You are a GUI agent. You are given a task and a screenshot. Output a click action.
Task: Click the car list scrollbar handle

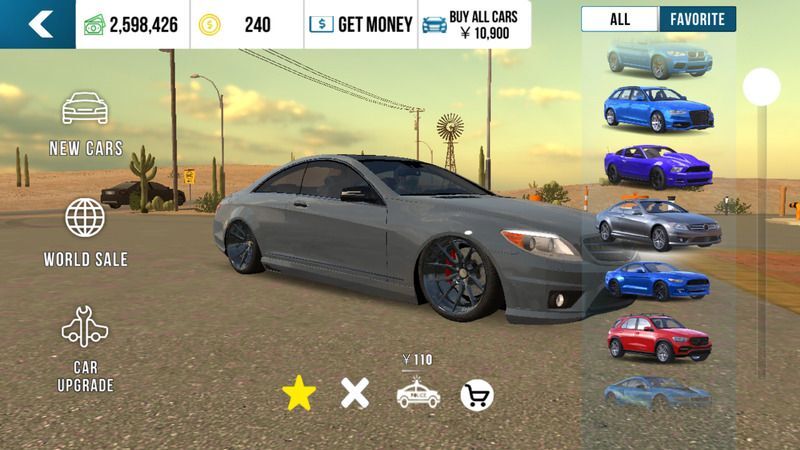761,86
